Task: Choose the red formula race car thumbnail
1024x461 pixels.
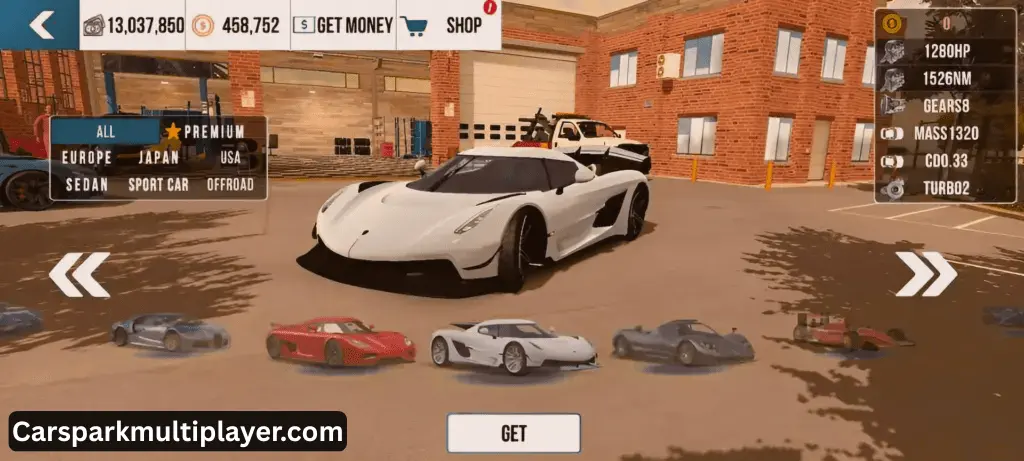Action: tap(850, 331)
